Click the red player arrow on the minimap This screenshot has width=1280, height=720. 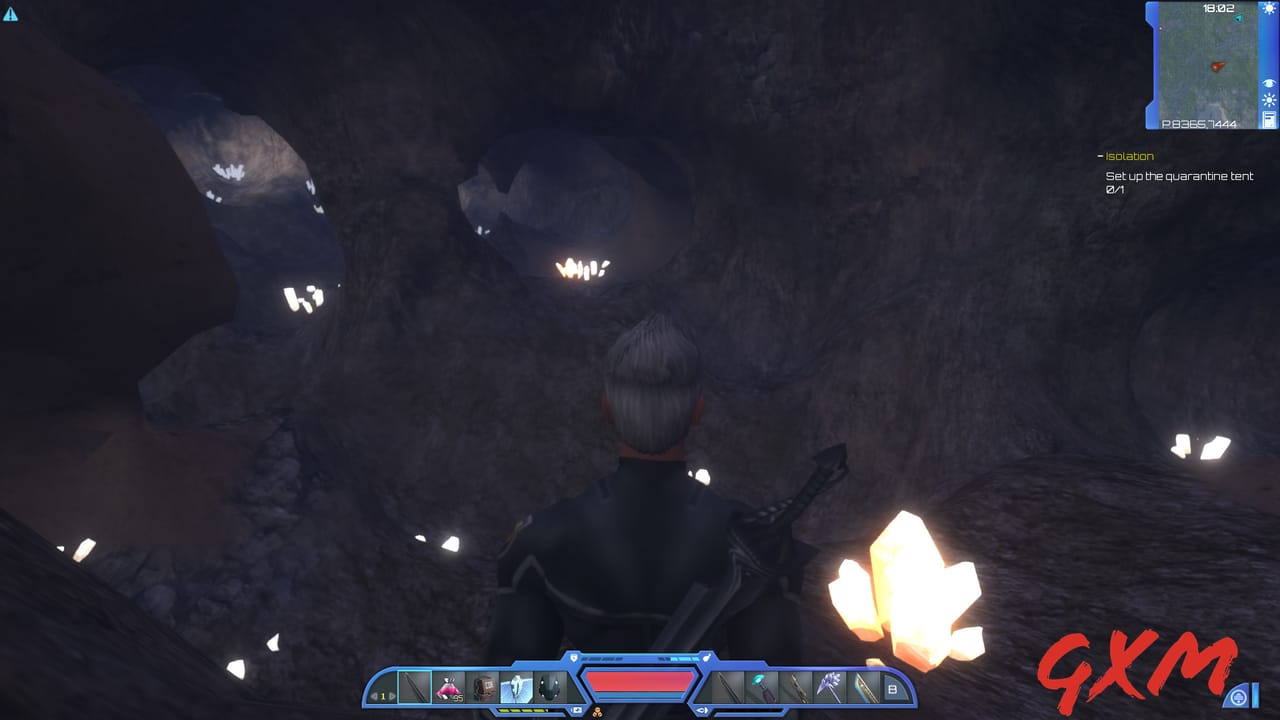(x=1218, y=66)
